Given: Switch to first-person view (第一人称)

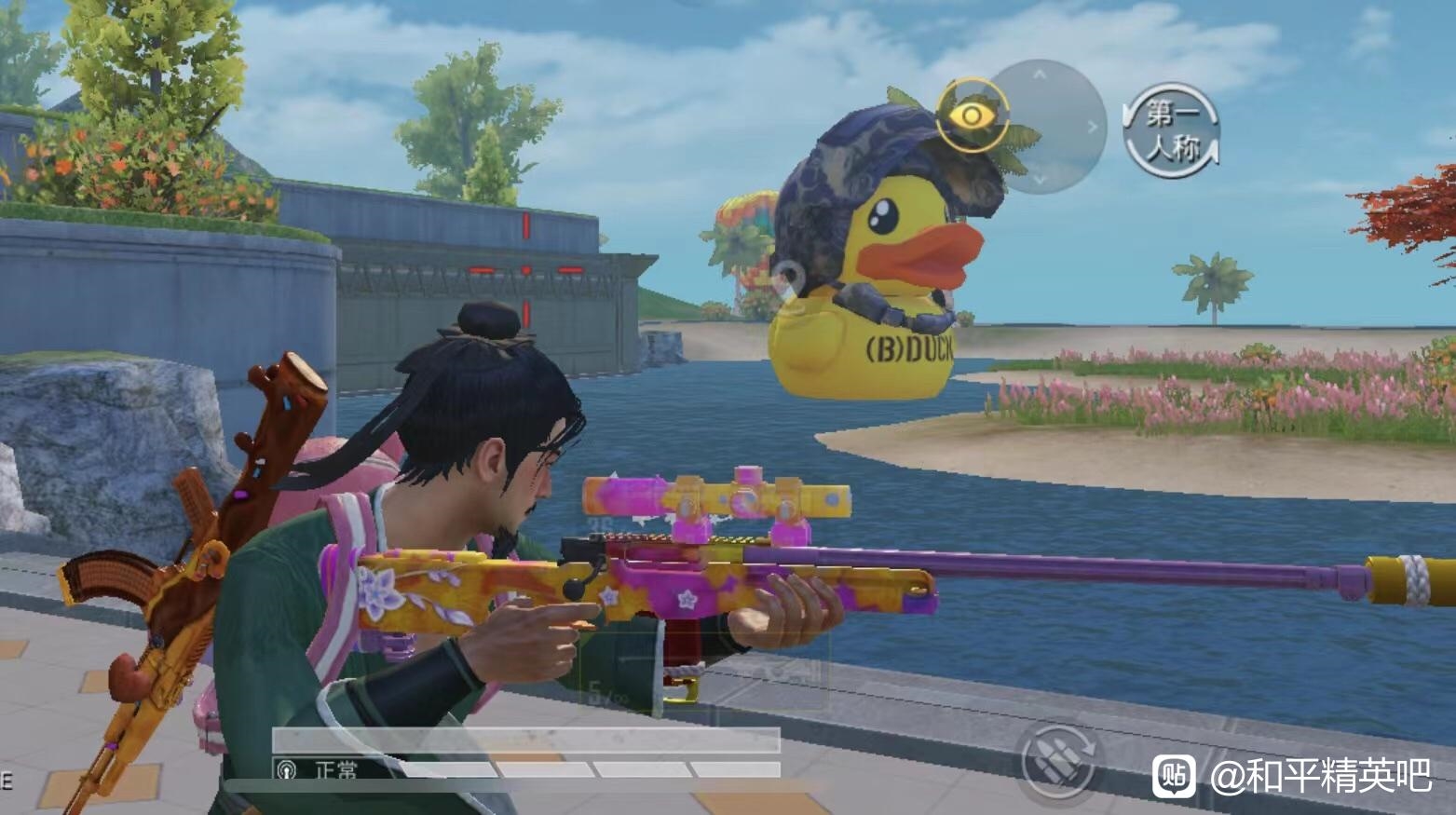Looking at the screenshot, I should (x=1172, y=131).
